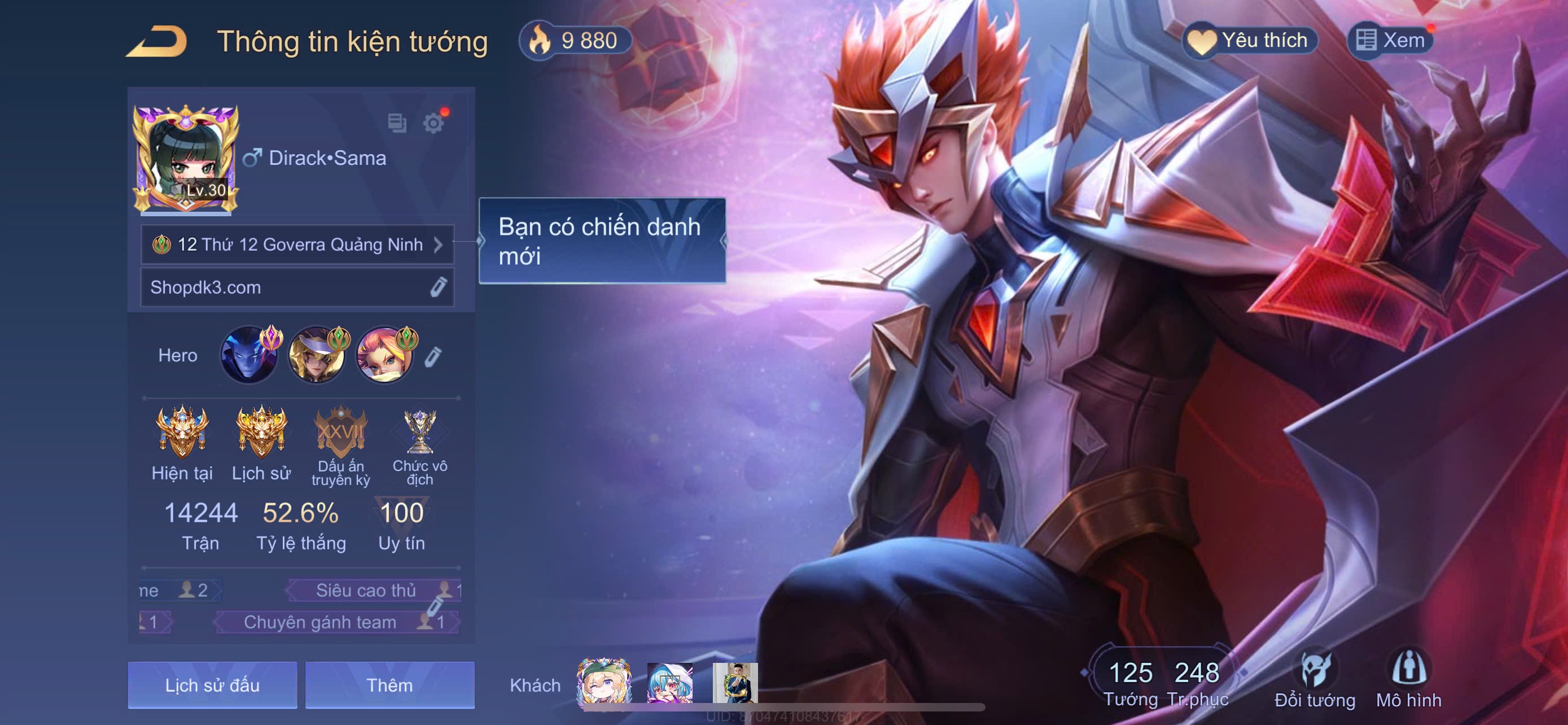Open the Xem list button
Viewport: 1568px width, 725px height.
click(1390, 41)
